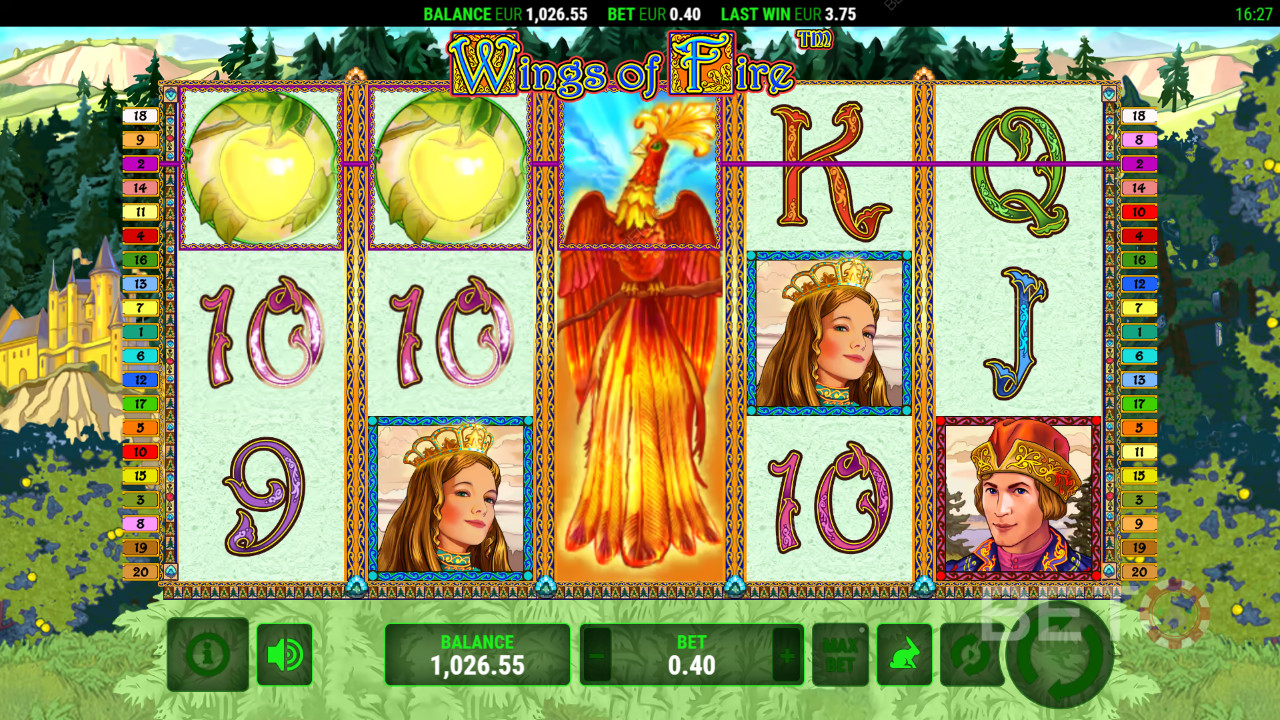This screenshot has height=720, width=1280.
Task: Toggle the sound speaker button
Action: 285,655
